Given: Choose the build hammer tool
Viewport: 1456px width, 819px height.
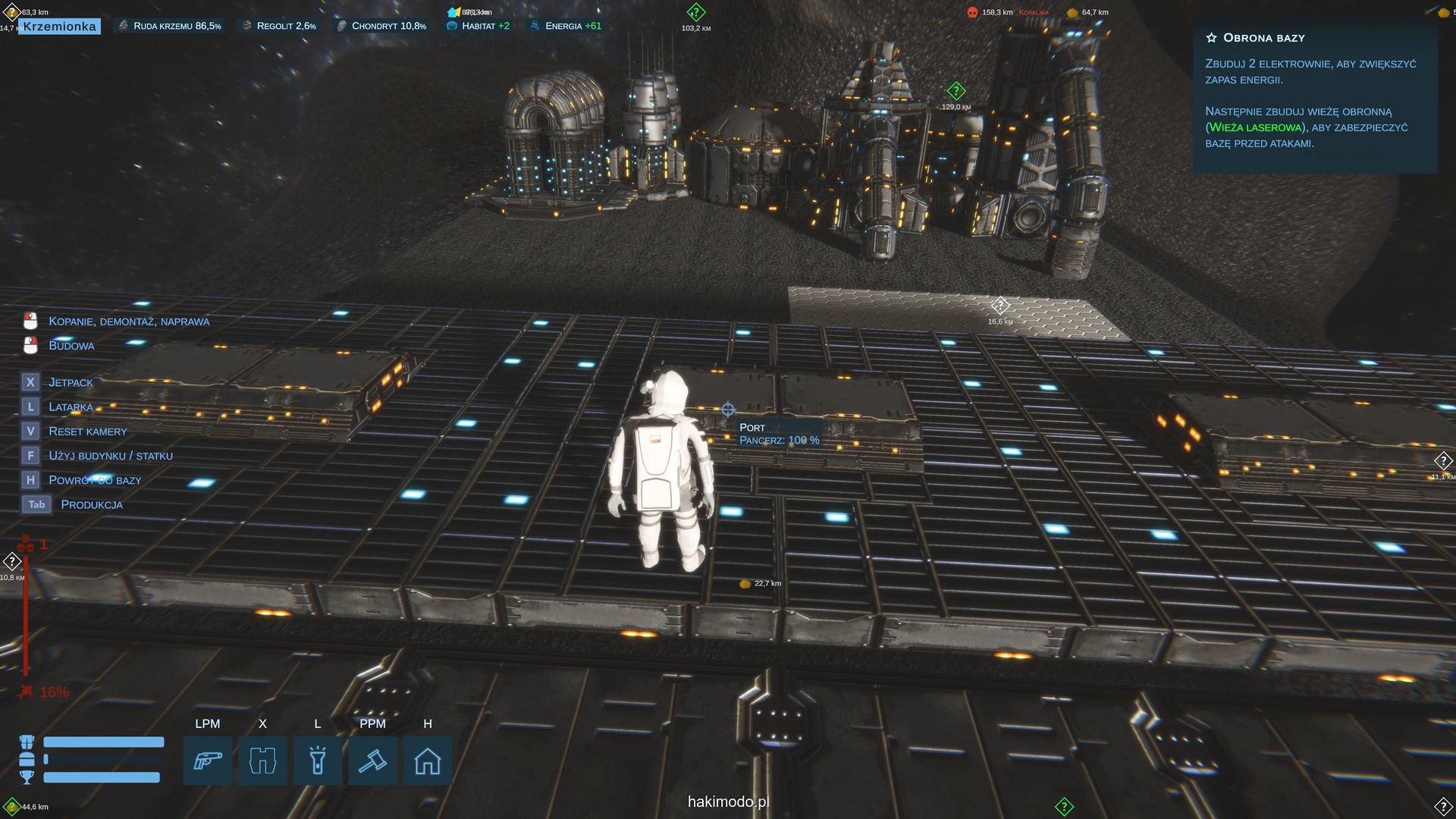Looking at the screenshot, I should [372, 761].
